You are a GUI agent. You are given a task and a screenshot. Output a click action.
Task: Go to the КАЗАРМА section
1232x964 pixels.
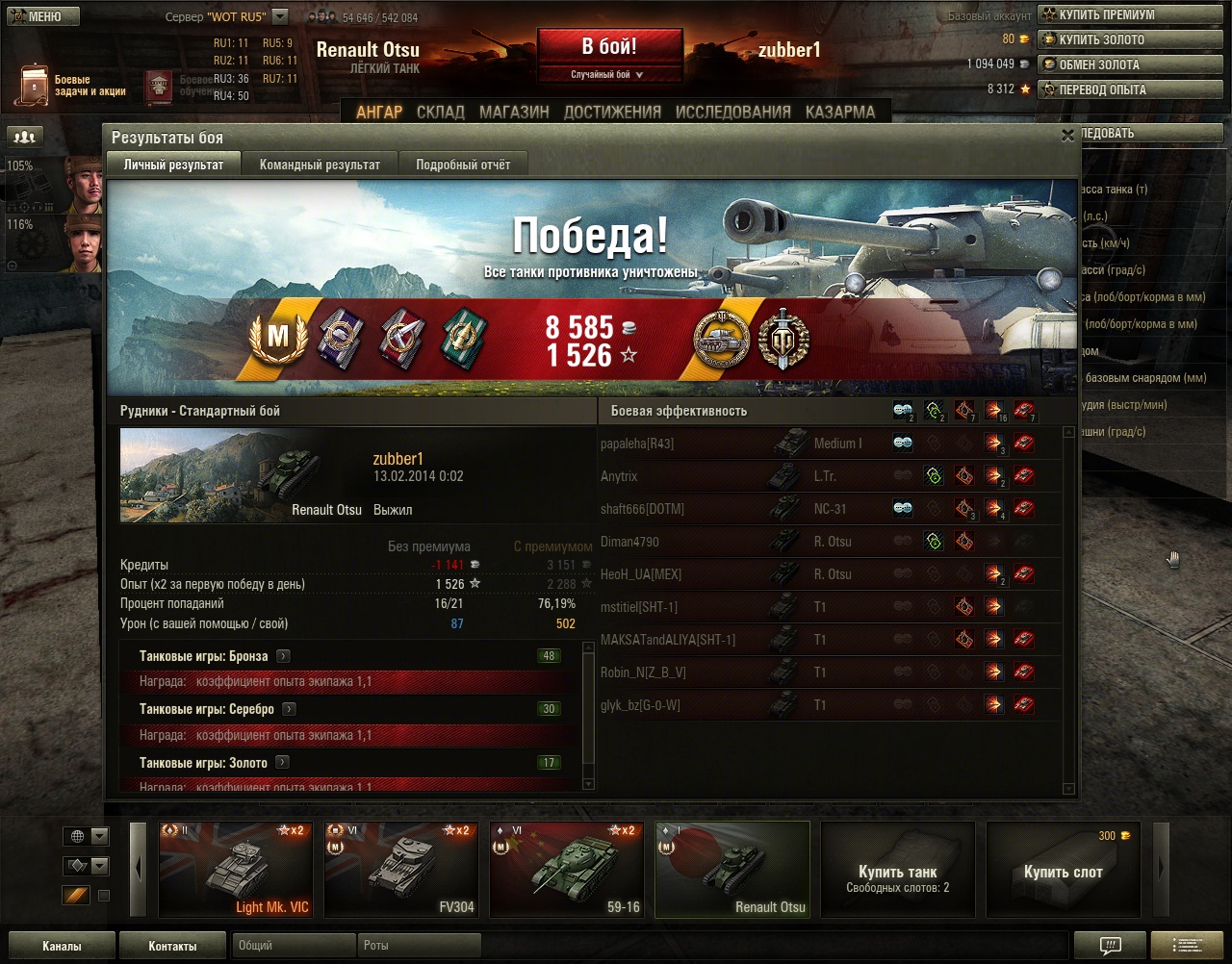[x=840, y=112]
